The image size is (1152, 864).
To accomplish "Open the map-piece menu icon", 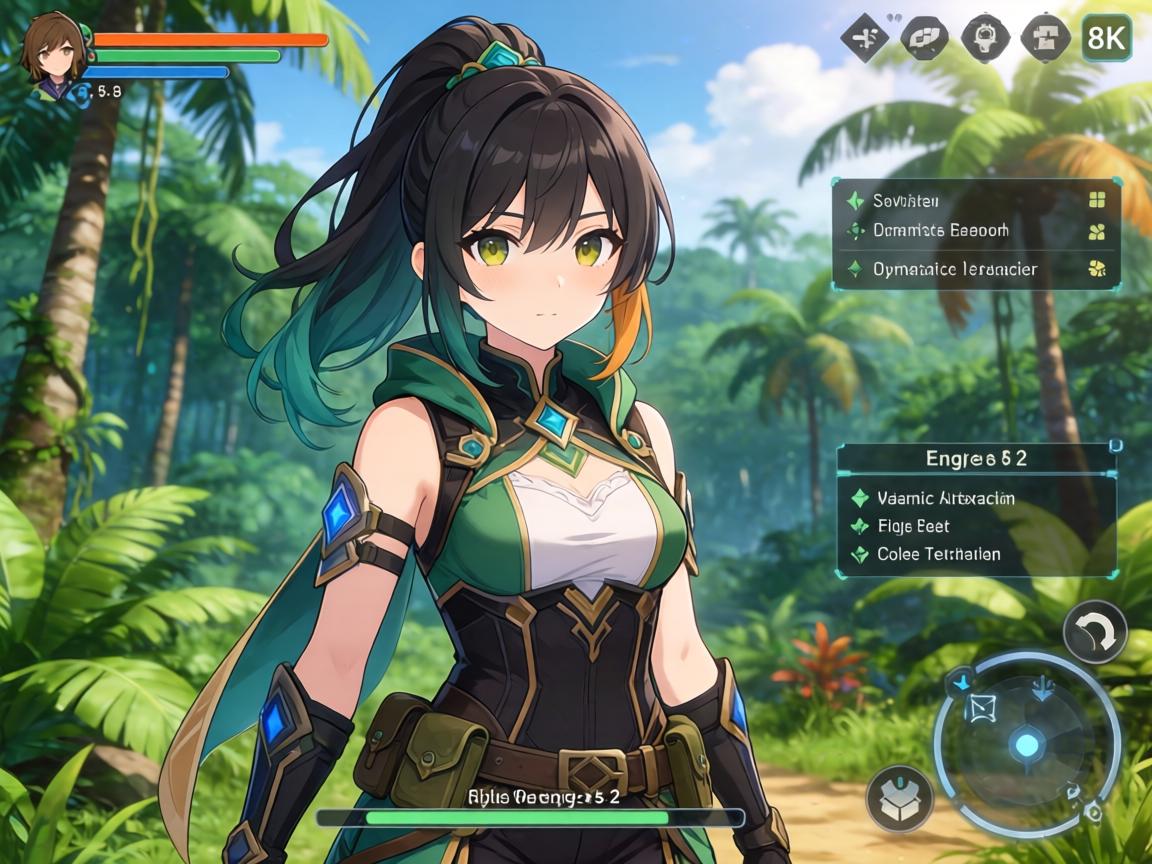I will coord(1045,38).
